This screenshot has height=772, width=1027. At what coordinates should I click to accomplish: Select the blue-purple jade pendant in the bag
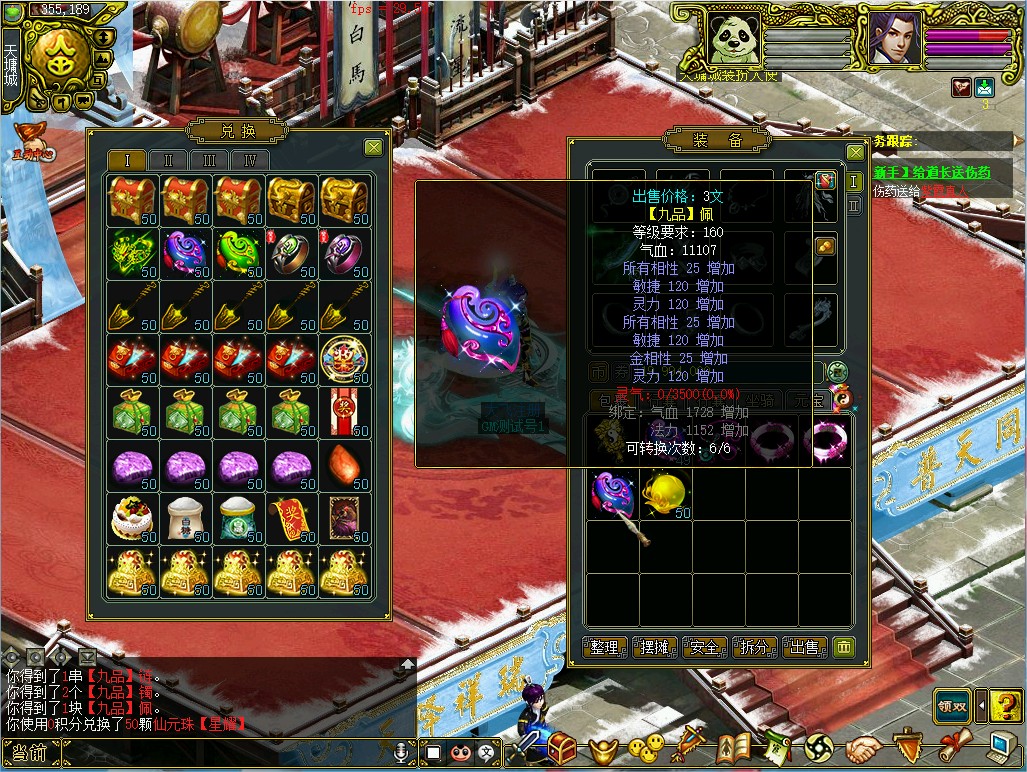[611, 494]
